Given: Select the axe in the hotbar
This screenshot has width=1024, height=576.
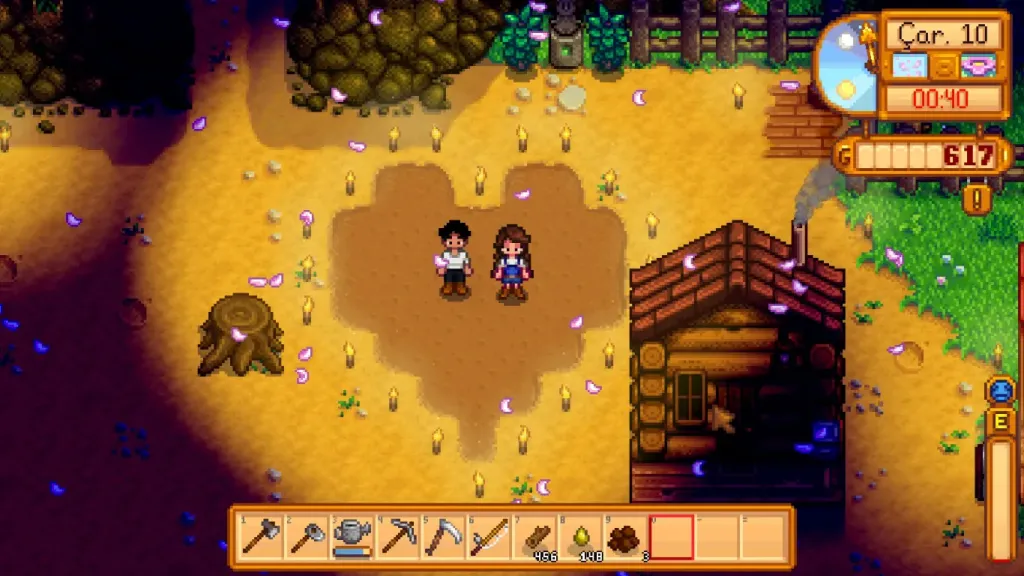Looking at the screenshot, I should click(261, 537).
